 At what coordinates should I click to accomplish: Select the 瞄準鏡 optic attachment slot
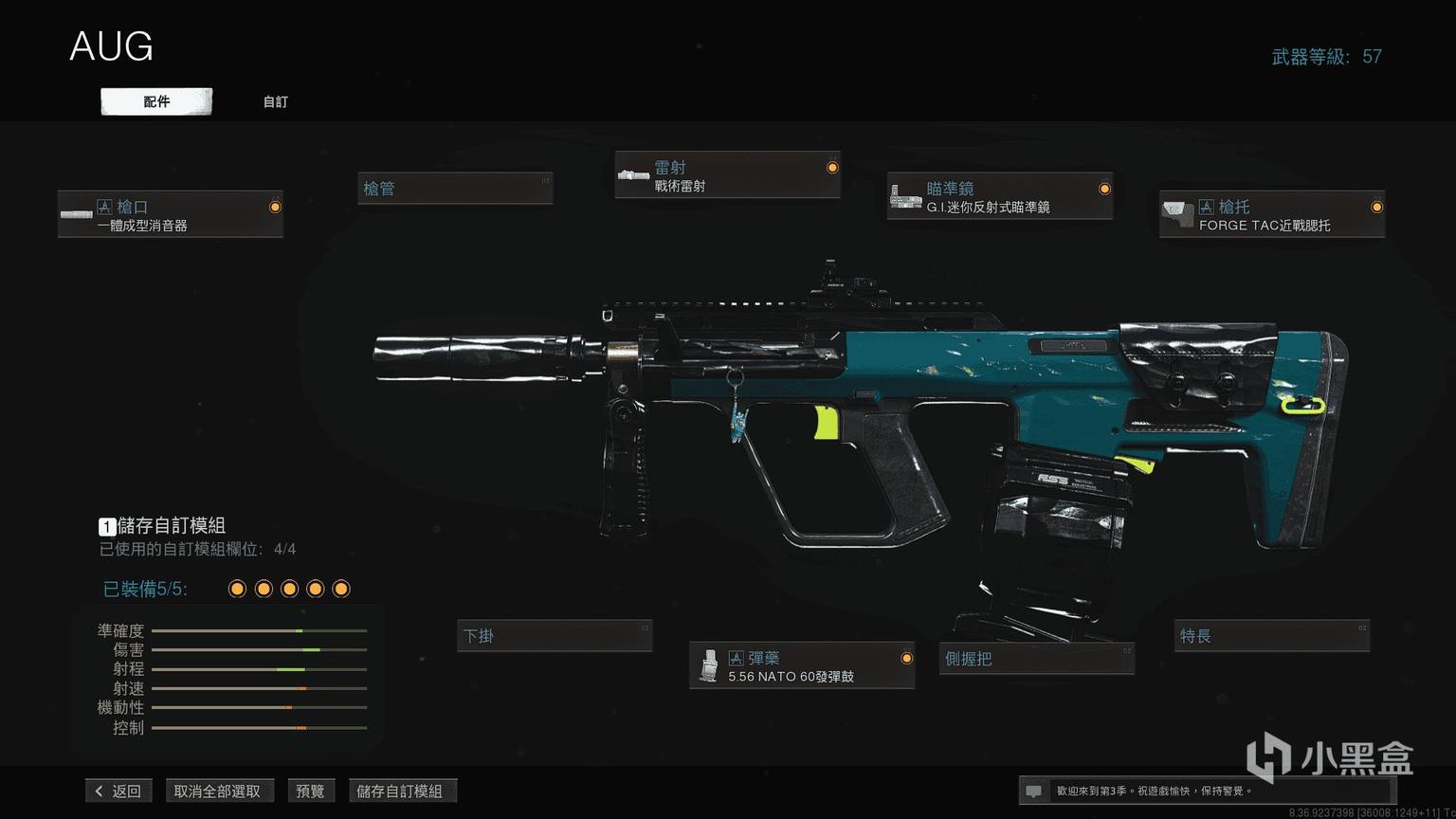tap(999, 196)
